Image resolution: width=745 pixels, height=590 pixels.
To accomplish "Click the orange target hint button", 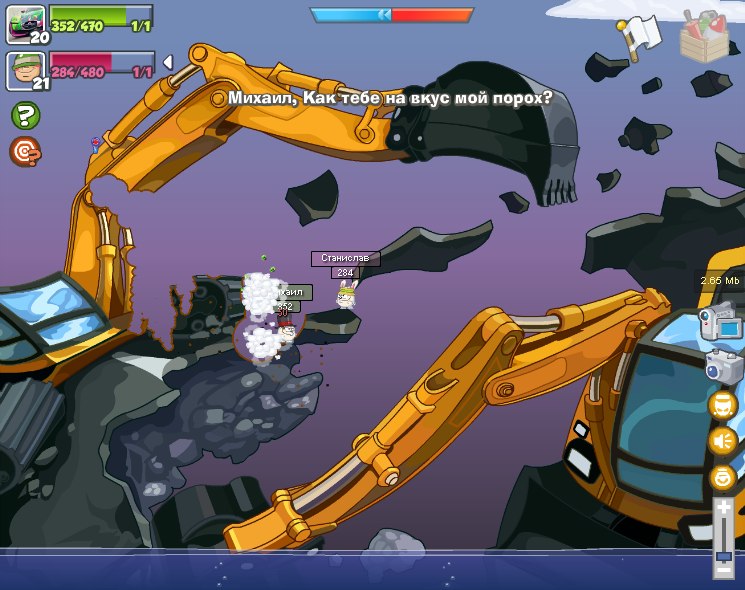I will [x=25, y=152].
